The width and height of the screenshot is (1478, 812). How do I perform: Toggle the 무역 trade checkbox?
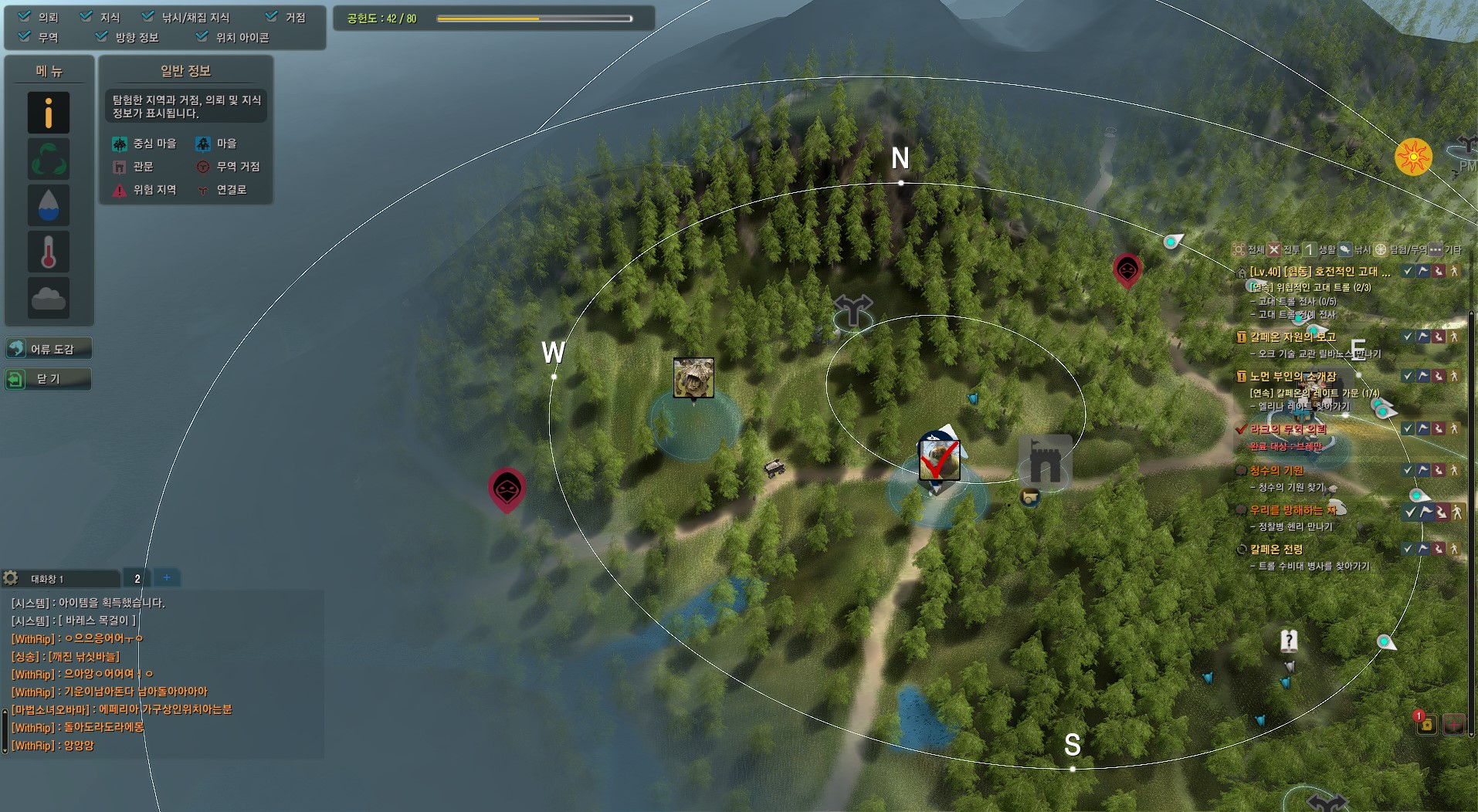coord(25,36)
